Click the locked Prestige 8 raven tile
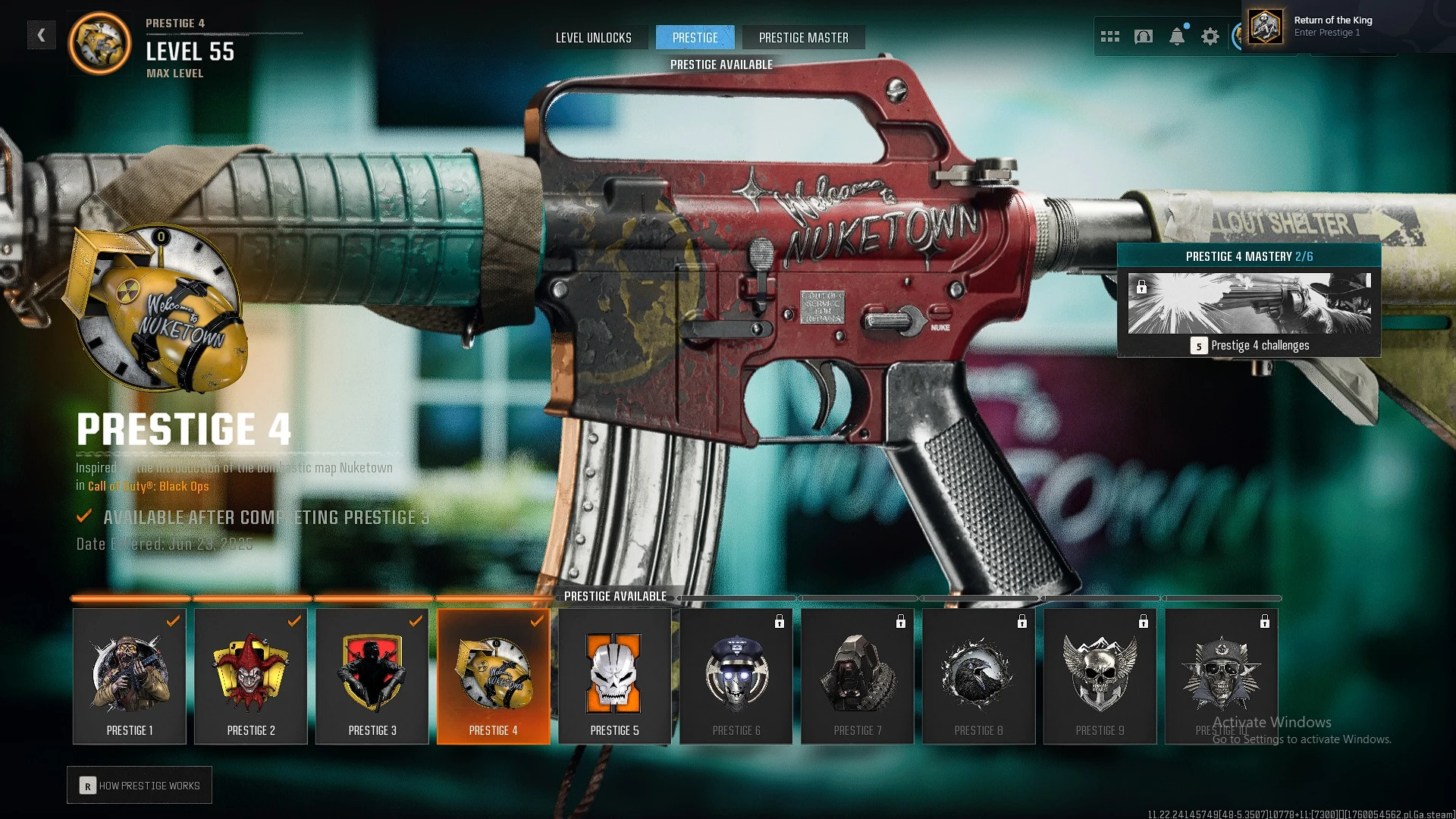Image resolution: width=1456 pixels, height=819 pixels. (979, 676)
